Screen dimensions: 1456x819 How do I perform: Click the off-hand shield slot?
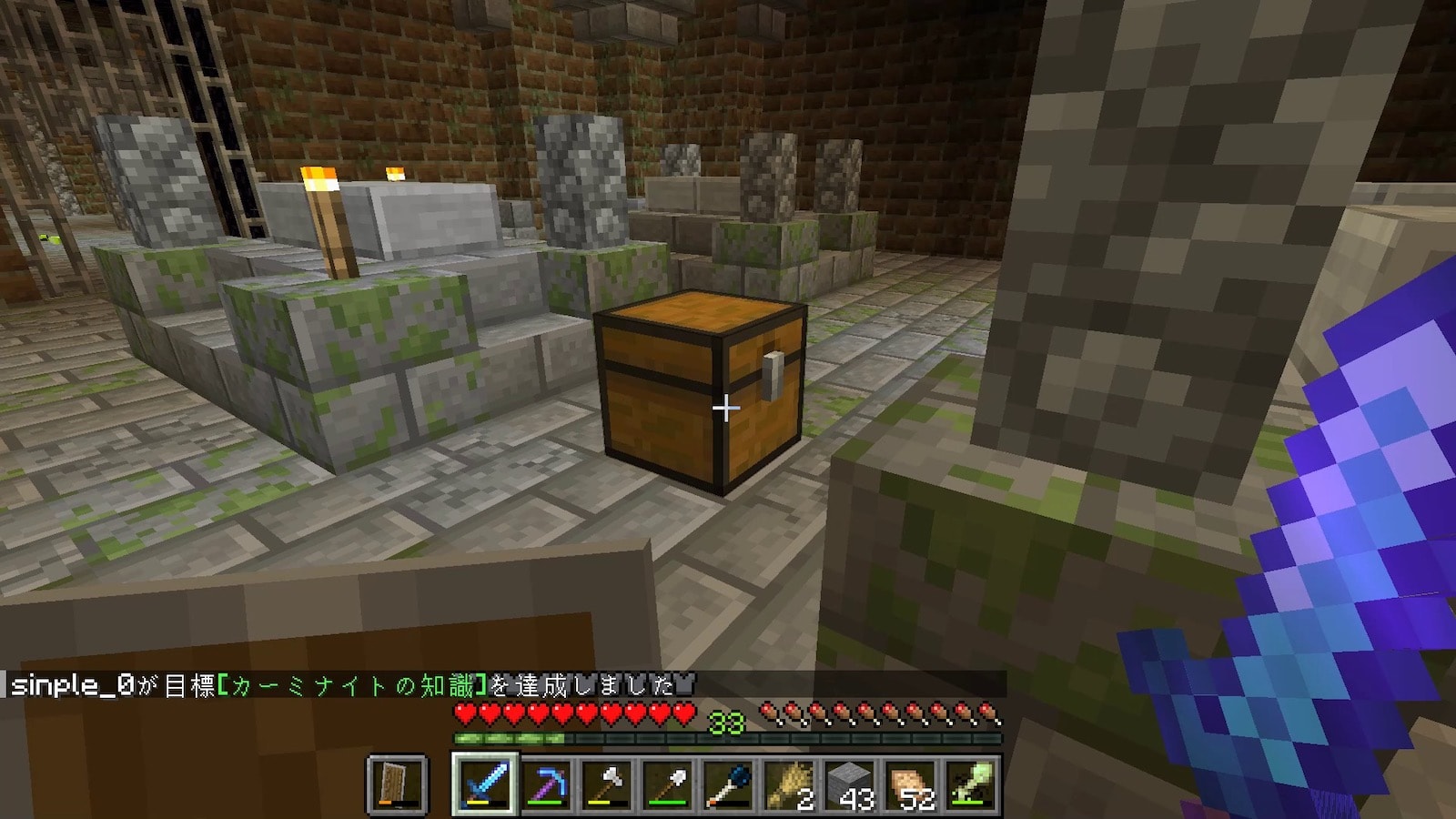[x=398, y=784]
